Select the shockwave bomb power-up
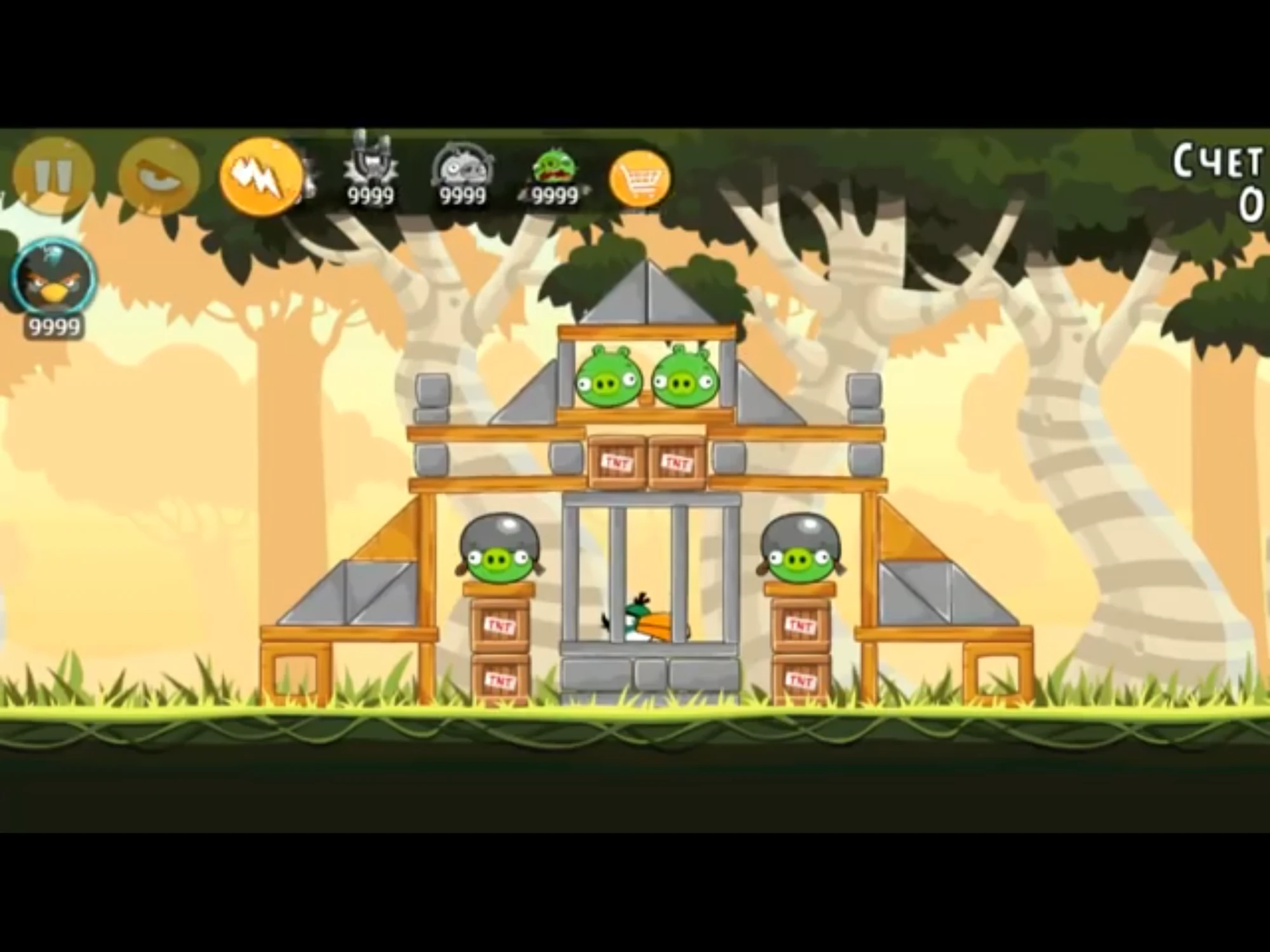The image size is (1270, 952). pyautogui.click(x=464, y=171)
